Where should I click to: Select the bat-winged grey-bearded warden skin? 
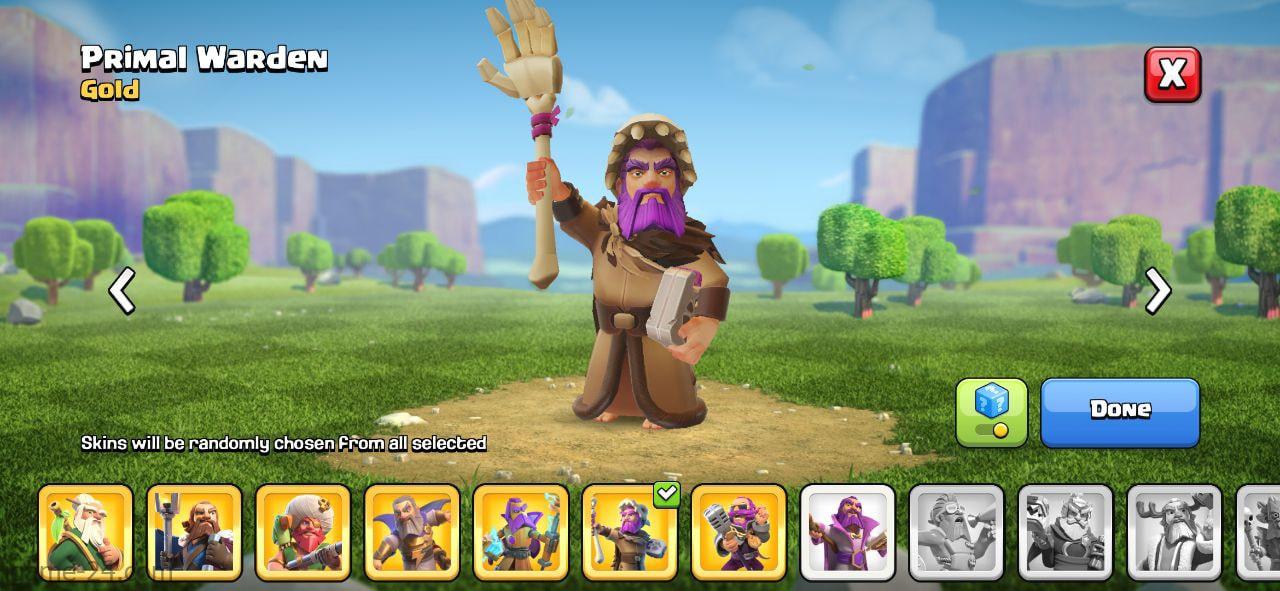[412, 532]
